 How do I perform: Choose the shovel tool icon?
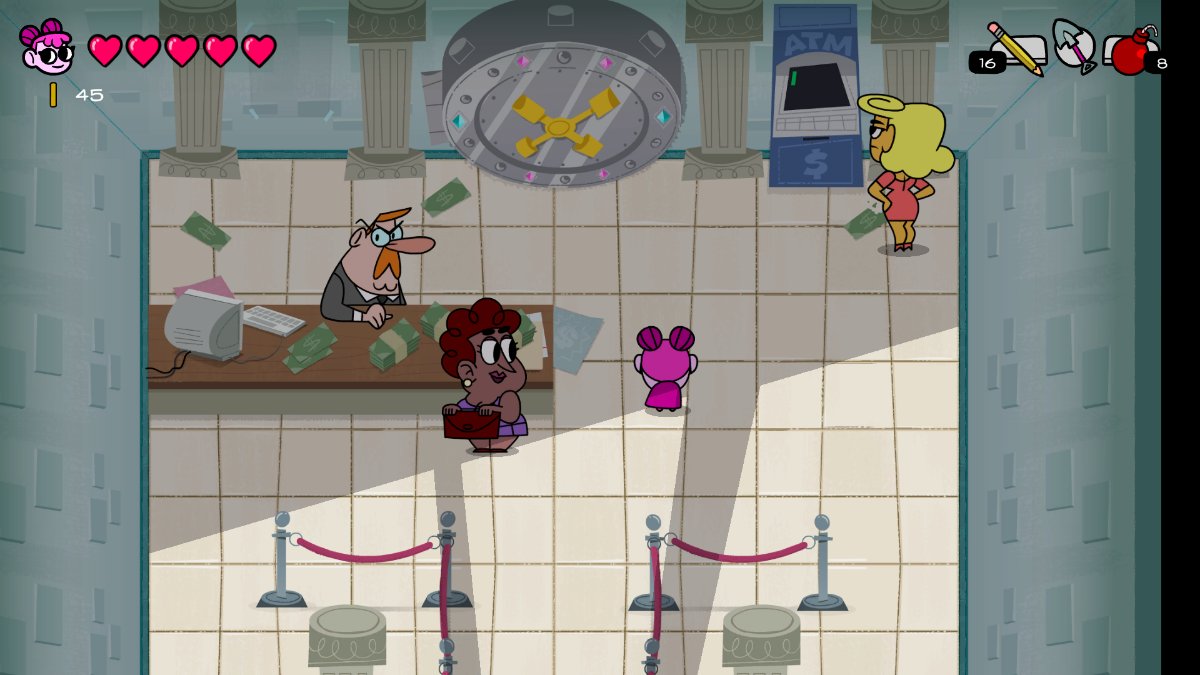coord(1074,45)
